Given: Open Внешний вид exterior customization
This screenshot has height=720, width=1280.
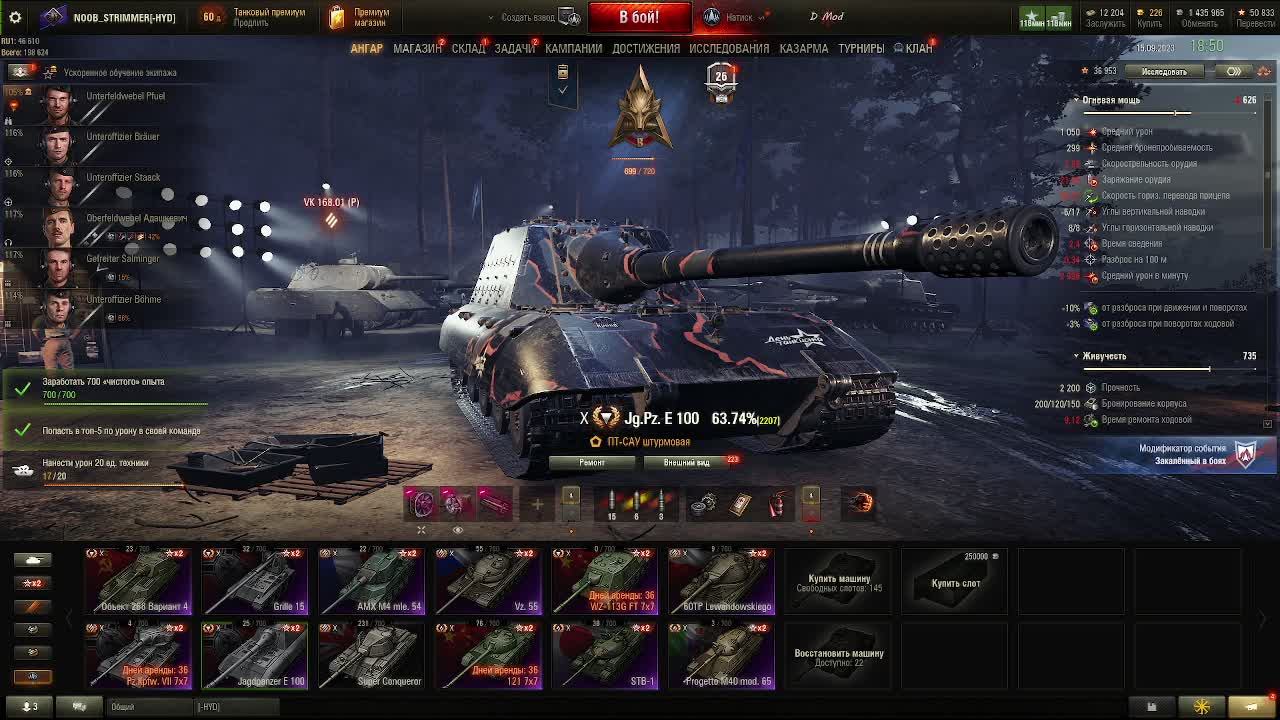Looking at the screenshot, I should click(687, 462).
